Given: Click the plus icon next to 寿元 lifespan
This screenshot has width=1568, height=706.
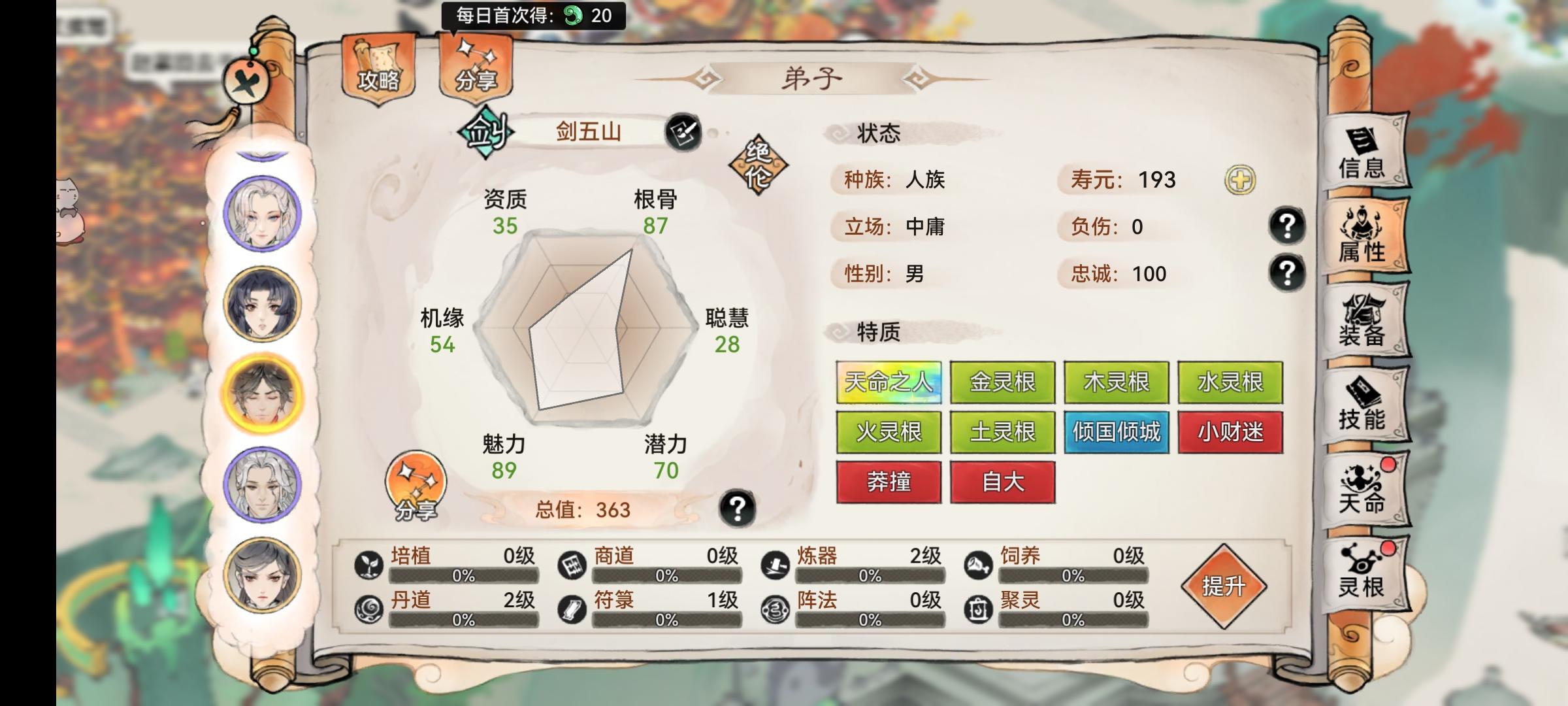Looking at the screenshot, I should [1241, 180].
